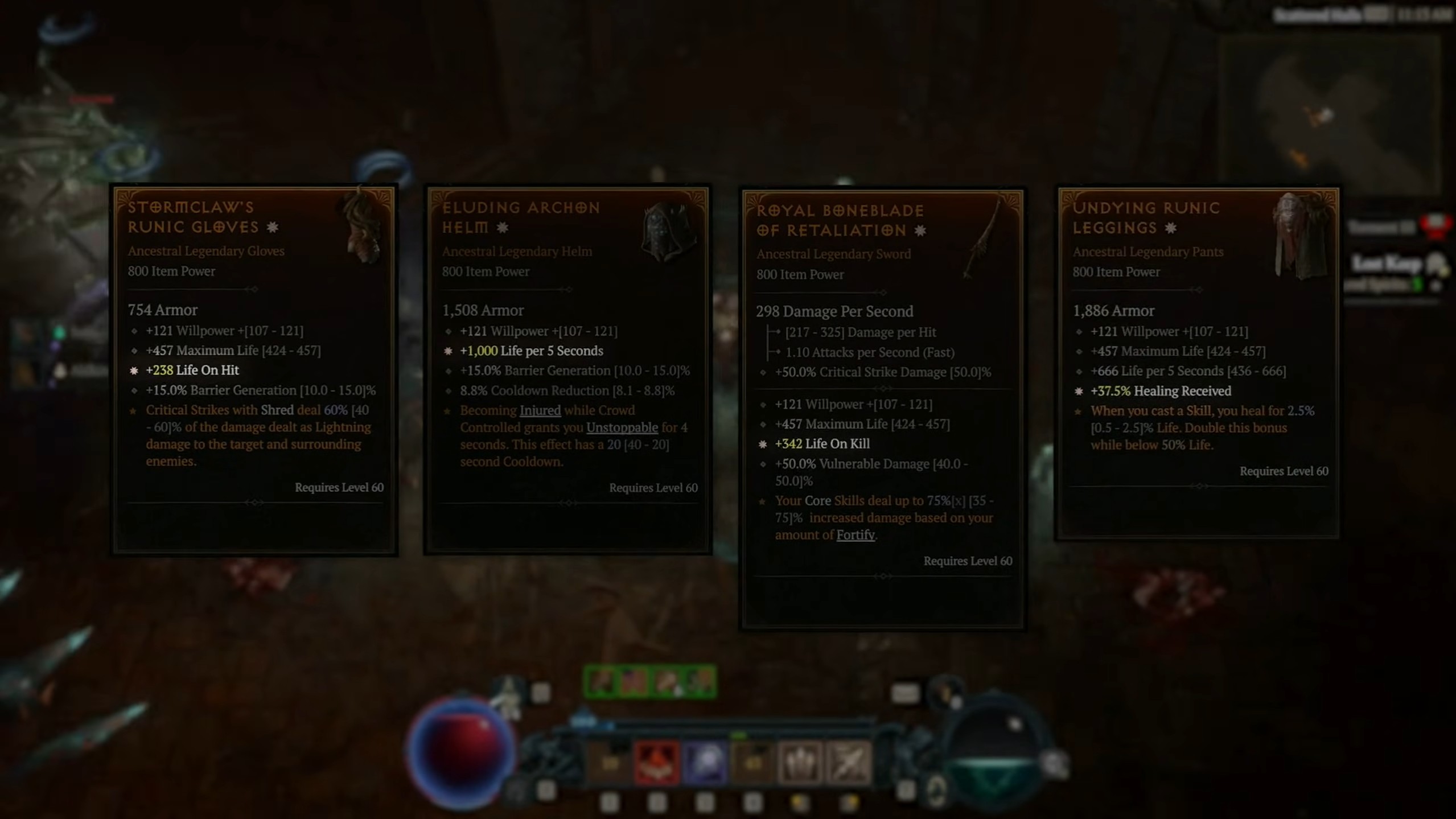Select the Undying Runic Leggings item card
This screenshot has height=819, width=1456.
click(x=1198, y=363)
